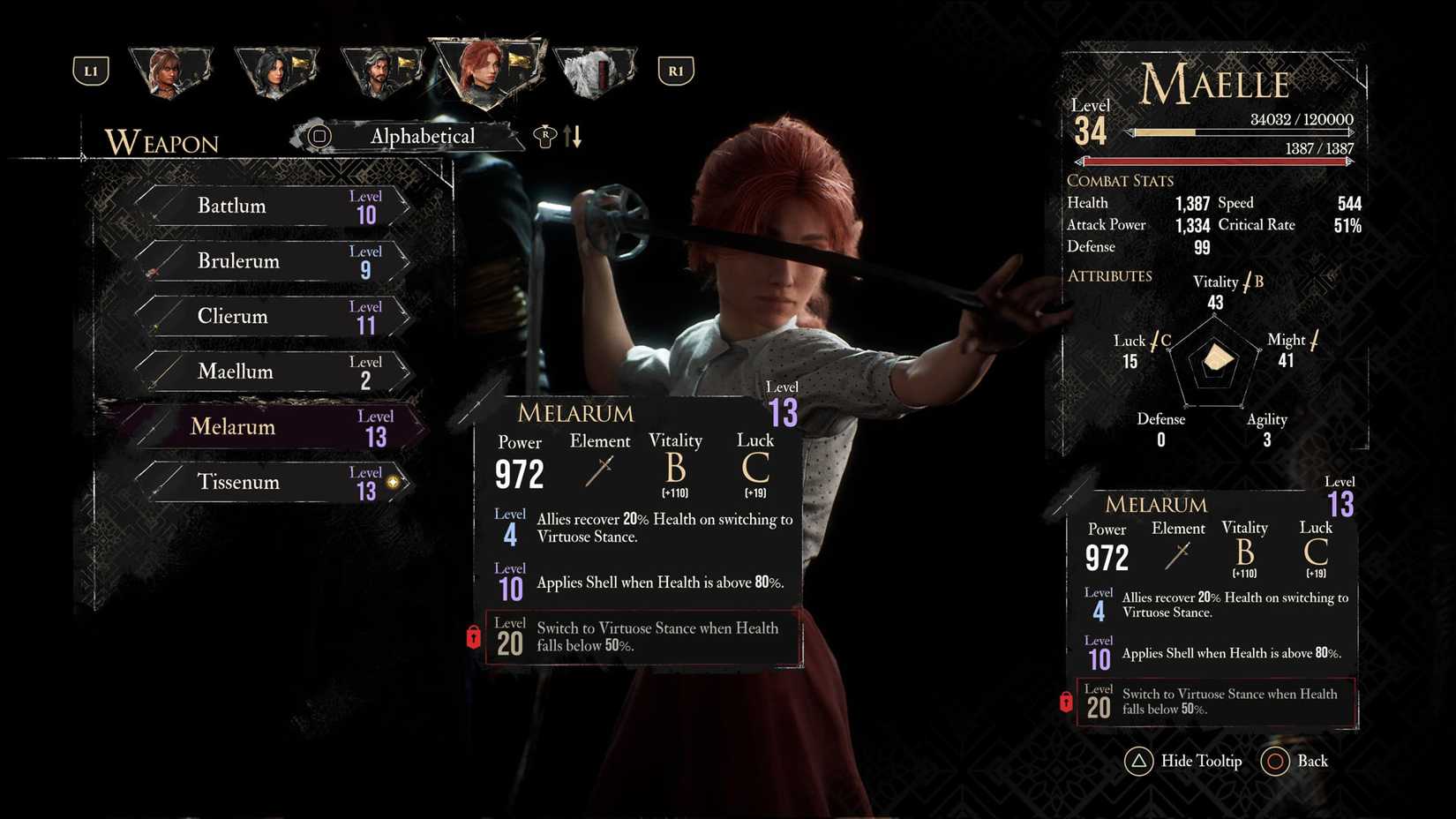Open the Alphabetical sort selector
The height and width of the screenshot is (819, 1456).
pyautogui.click(x=421, y=137)
